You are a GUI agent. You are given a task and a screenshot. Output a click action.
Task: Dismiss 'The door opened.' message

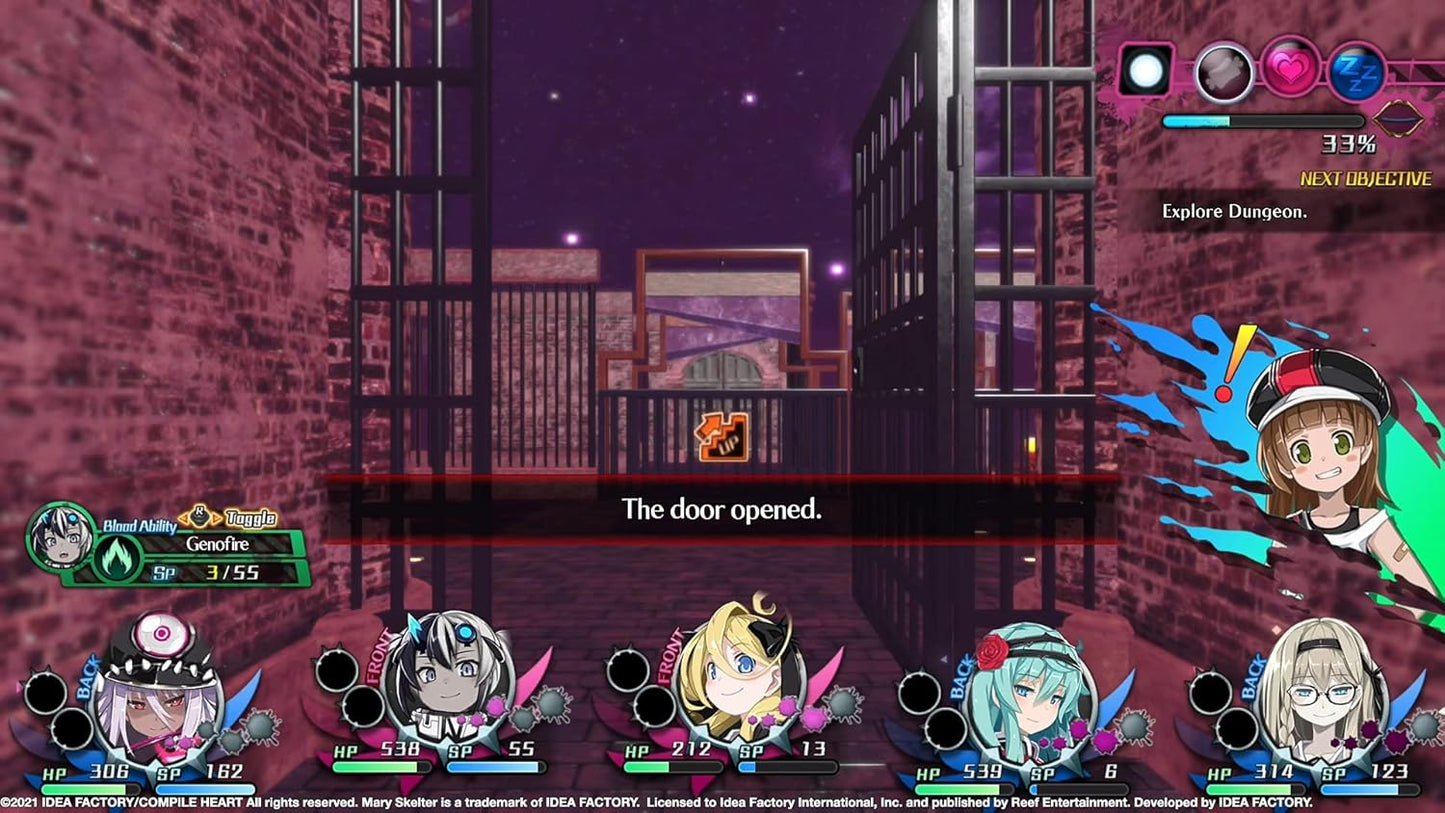[x=722, y=509]
